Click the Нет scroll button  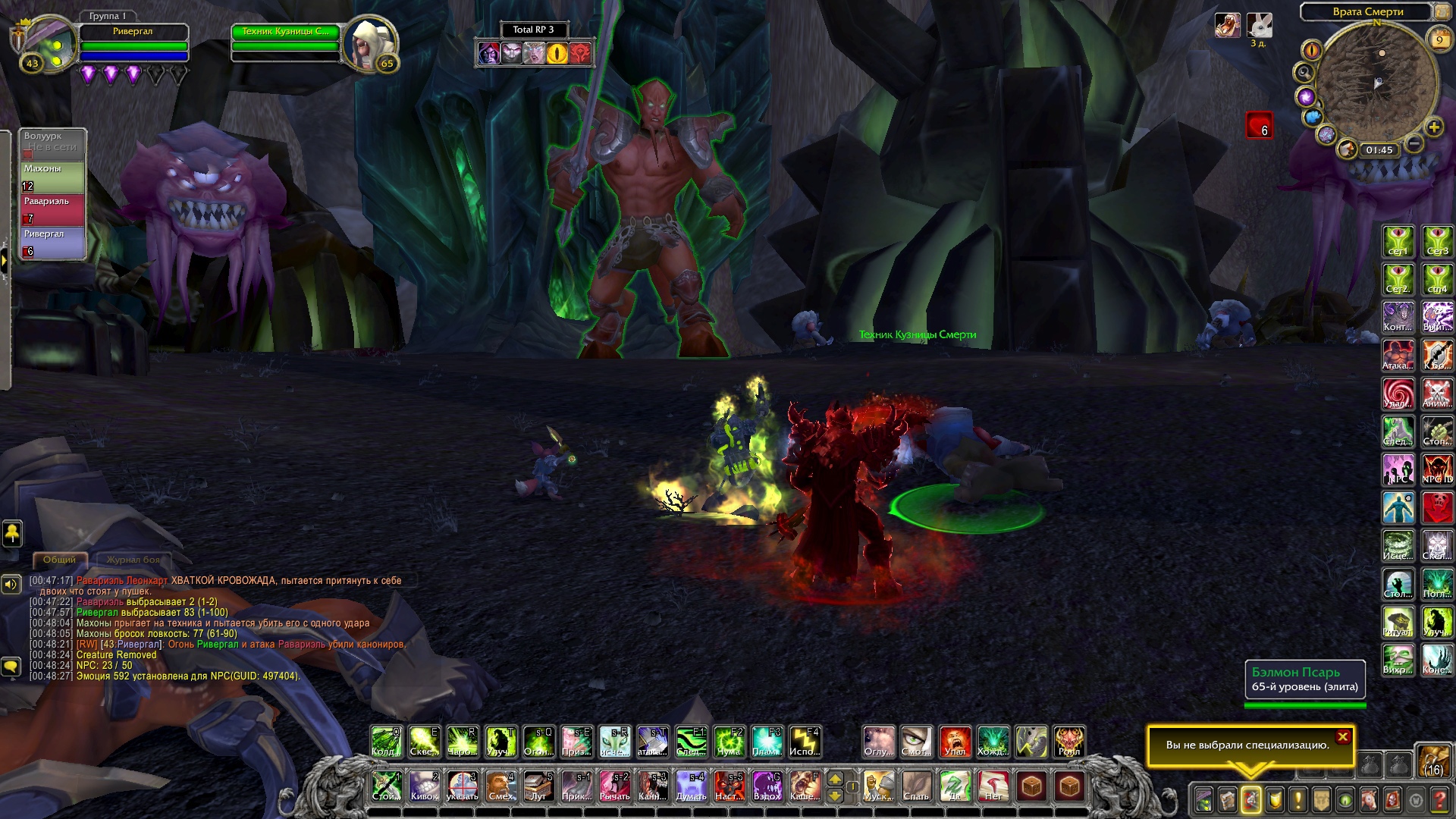point(993,786)
